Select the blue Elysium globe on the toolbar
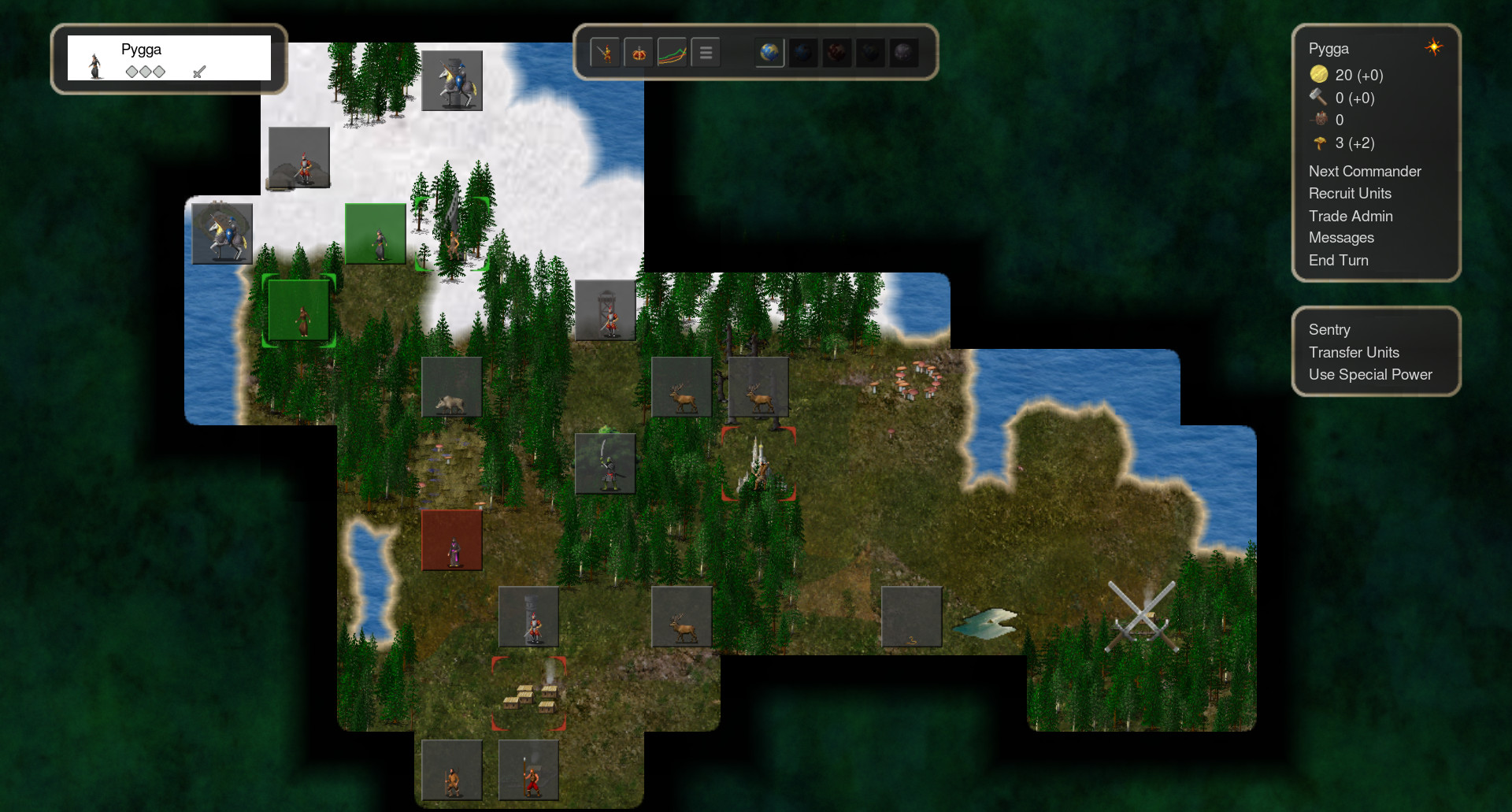 tap(770, 53)
